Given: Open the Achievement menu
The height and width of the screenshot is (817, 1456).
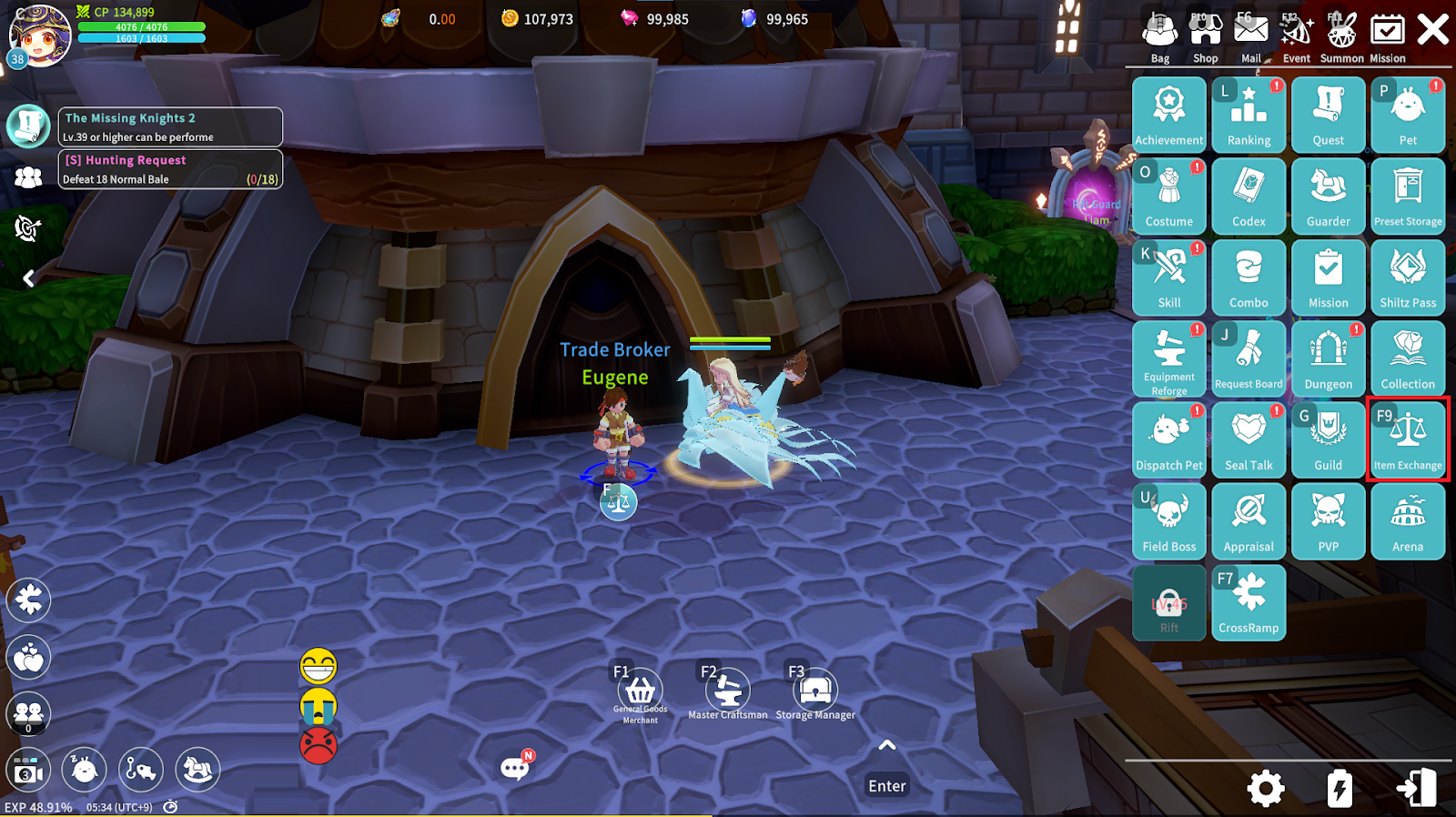Looking at the screenshot, I should [x=1168, y=115].
